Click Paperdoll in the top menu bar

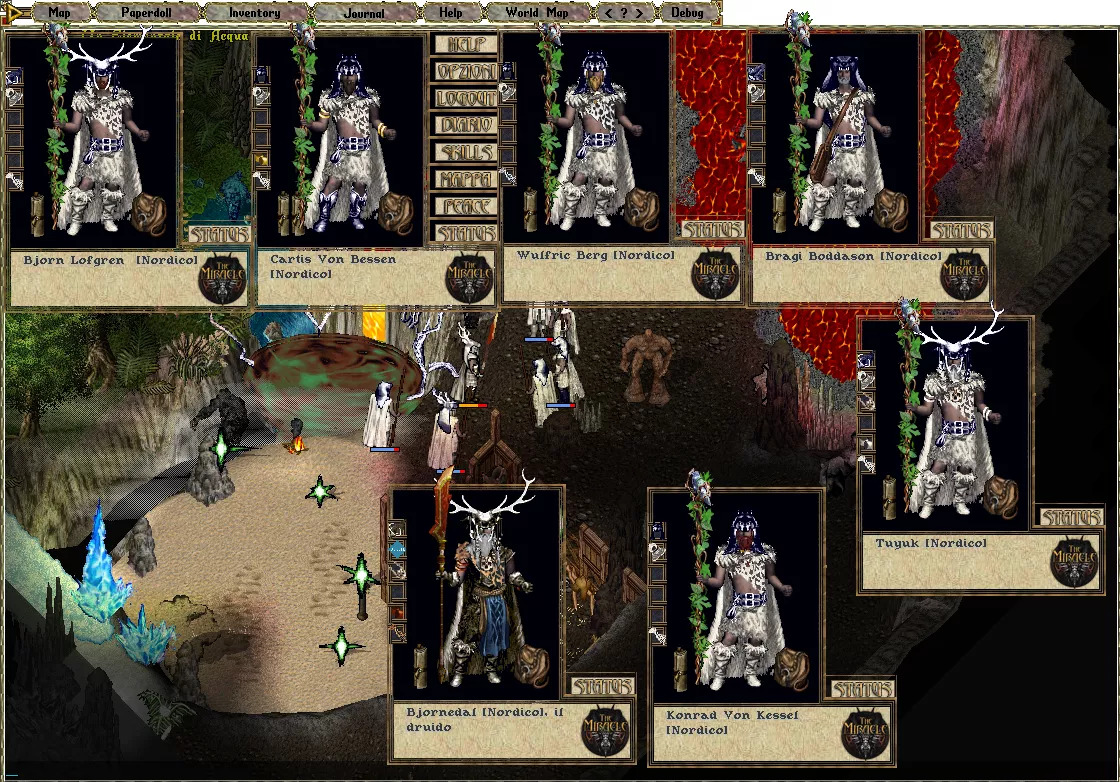pos(147,13)
